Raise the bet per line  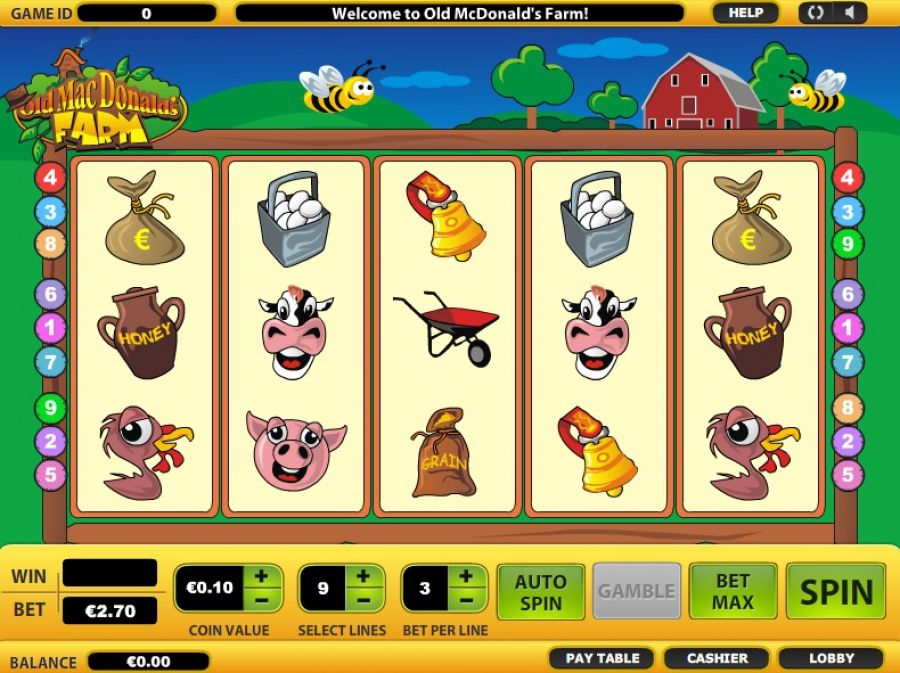[x=467, y=576]
